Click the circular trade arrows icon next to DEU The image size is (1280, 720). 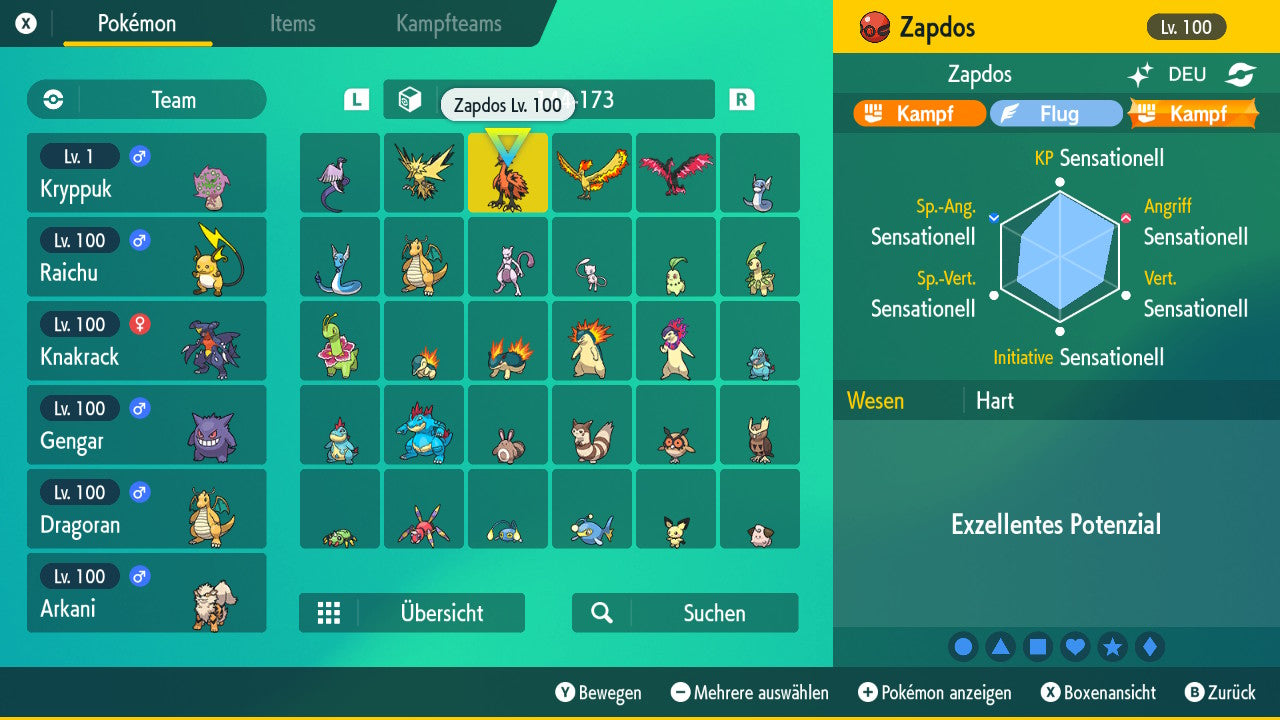1240,74
